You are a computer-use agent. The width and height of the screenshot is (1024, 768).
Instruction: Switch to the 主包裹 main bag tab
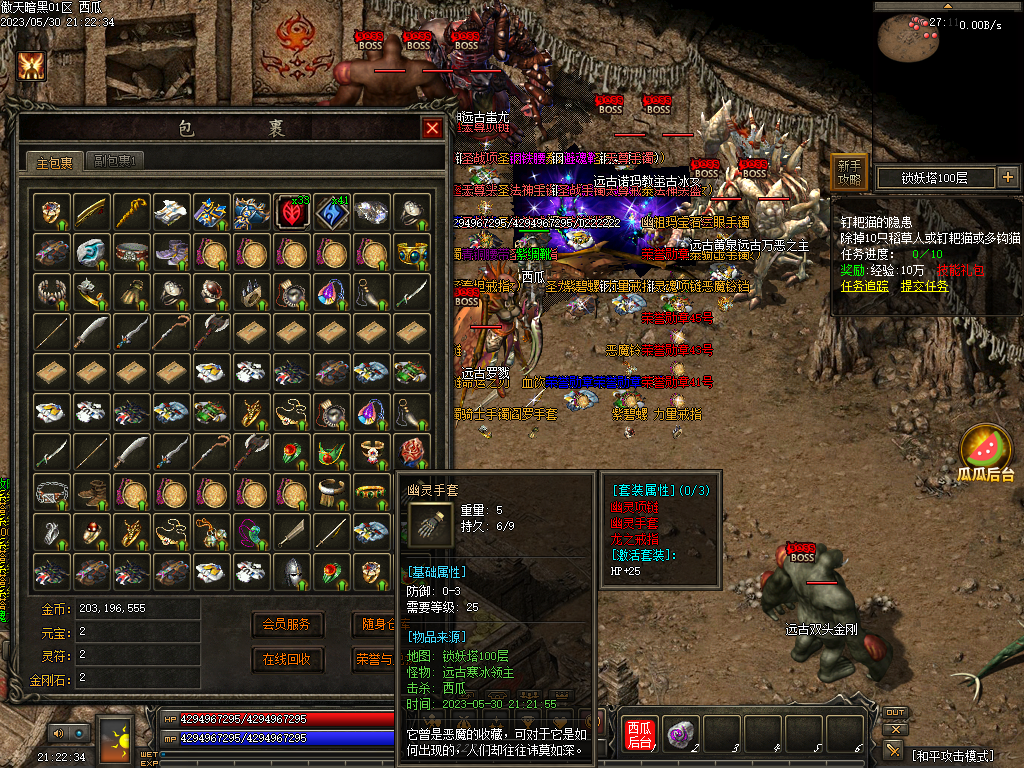coord(55,161)
